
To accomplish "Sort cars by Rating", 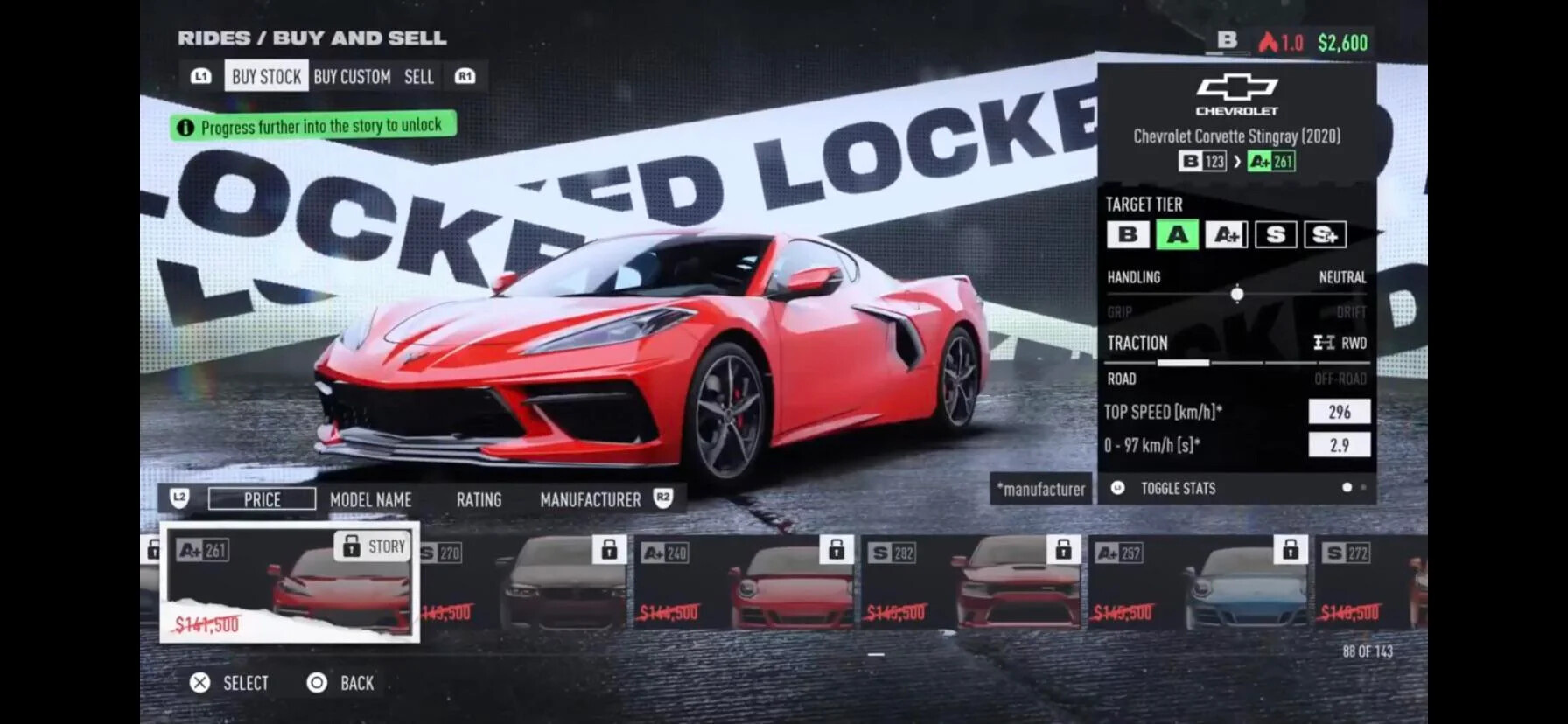I will click(x=479, y=499).
